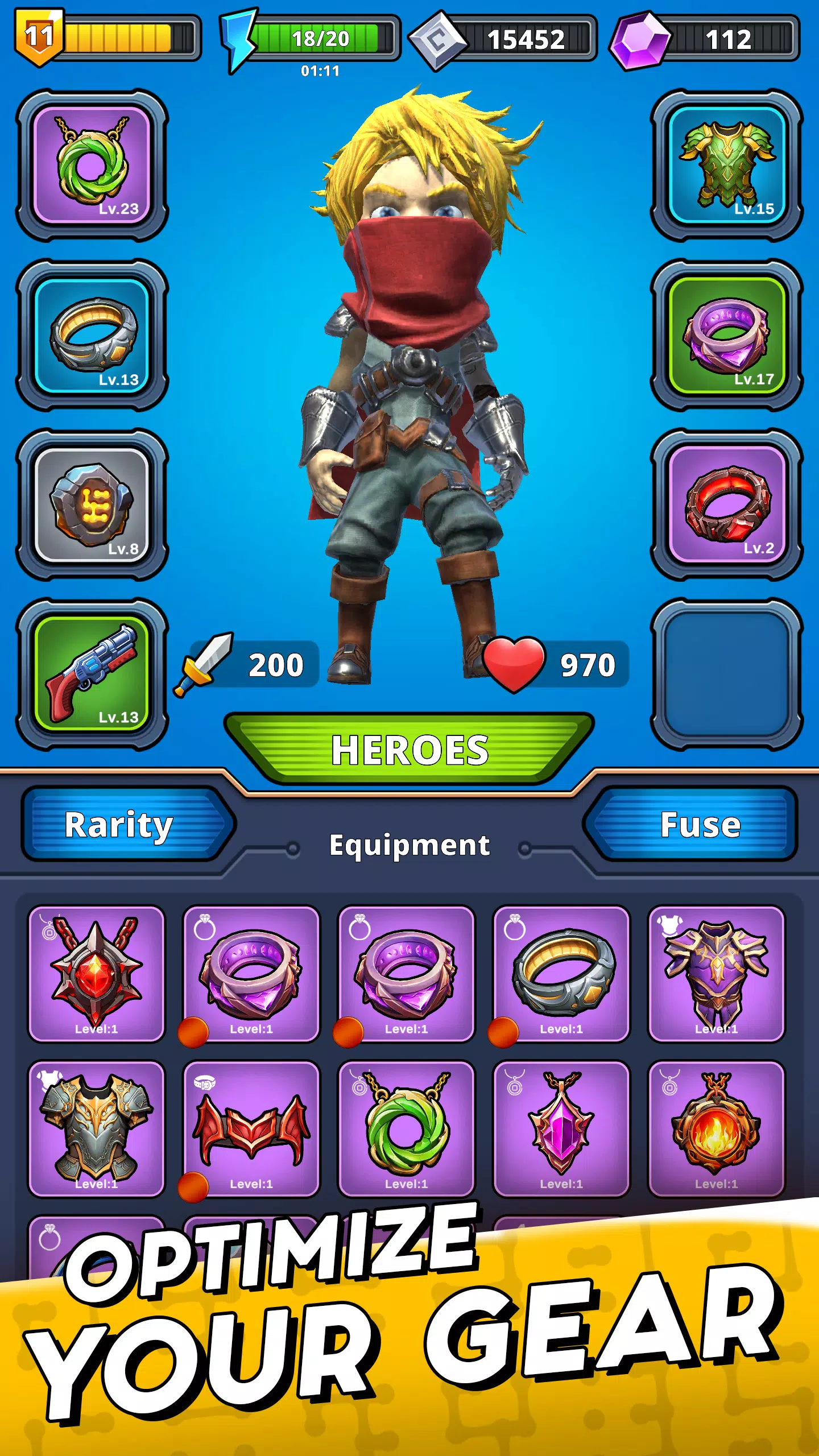819x1456 pixels.
Task: Tap the Fuse button
Action: pos(702,825)
